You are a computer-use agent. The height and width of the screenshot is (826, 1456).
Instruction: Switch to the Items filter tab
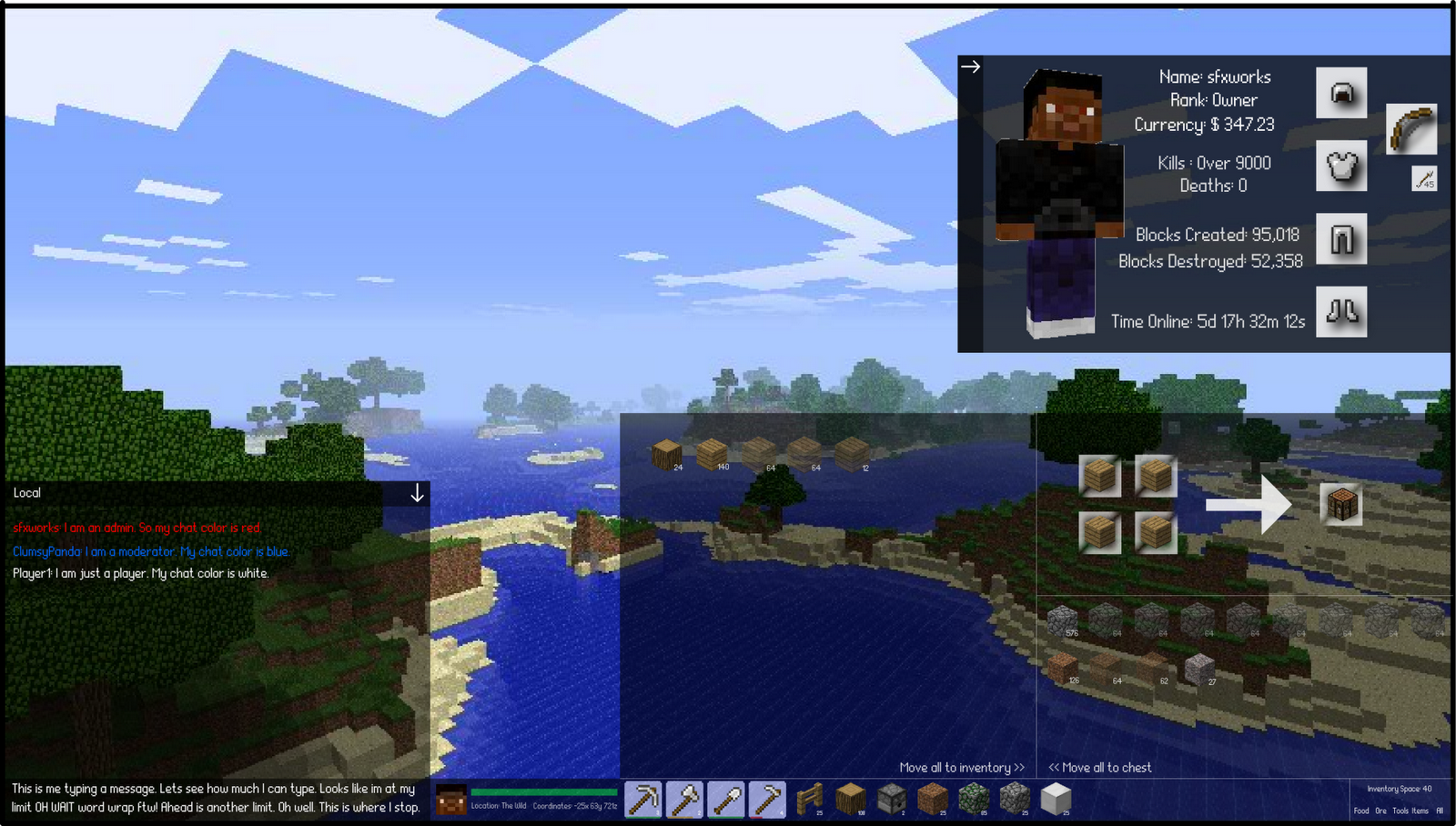pyautogui.click(x=1420, y=811)
